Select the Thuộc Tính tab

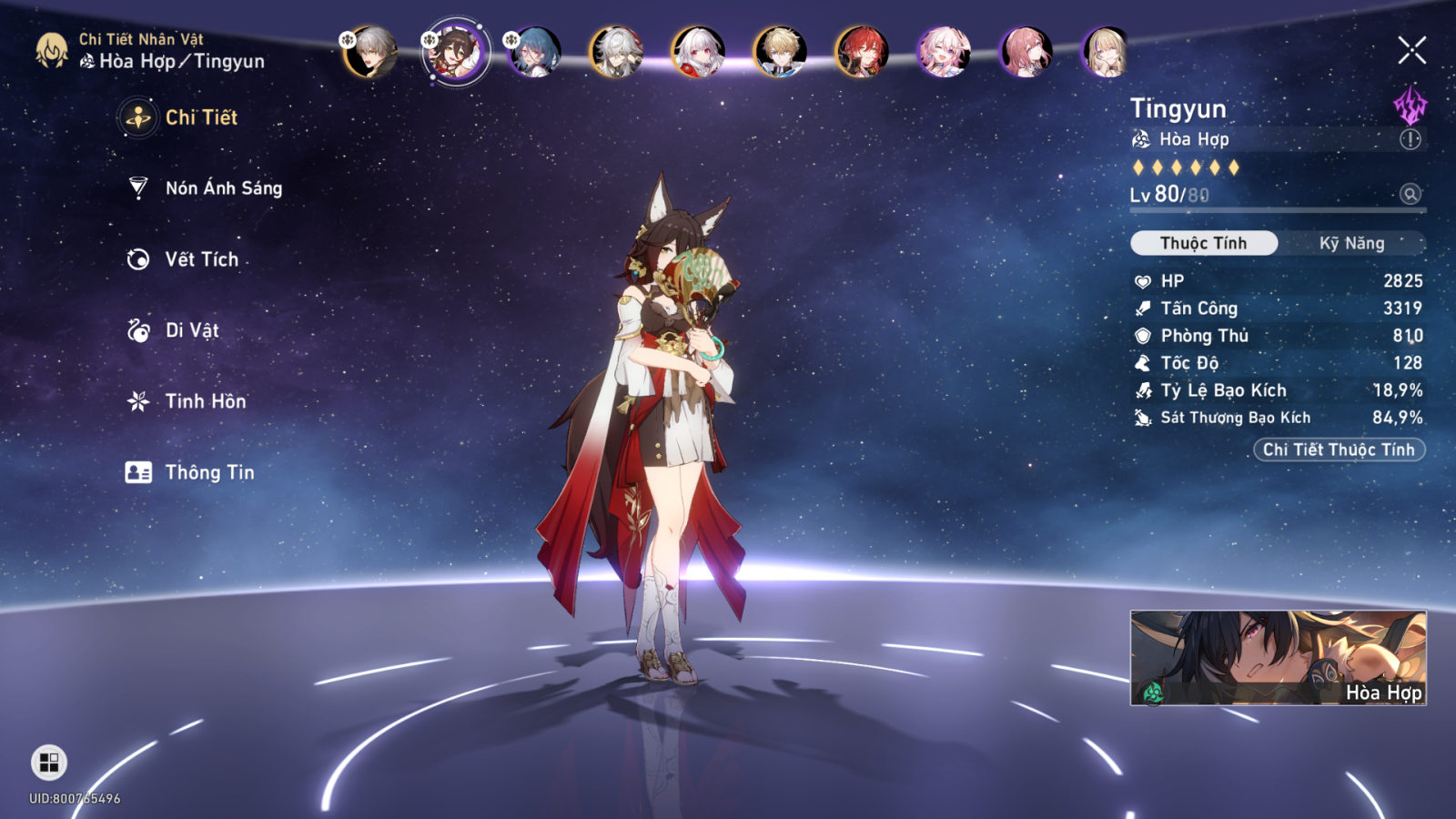point(1203,243)
